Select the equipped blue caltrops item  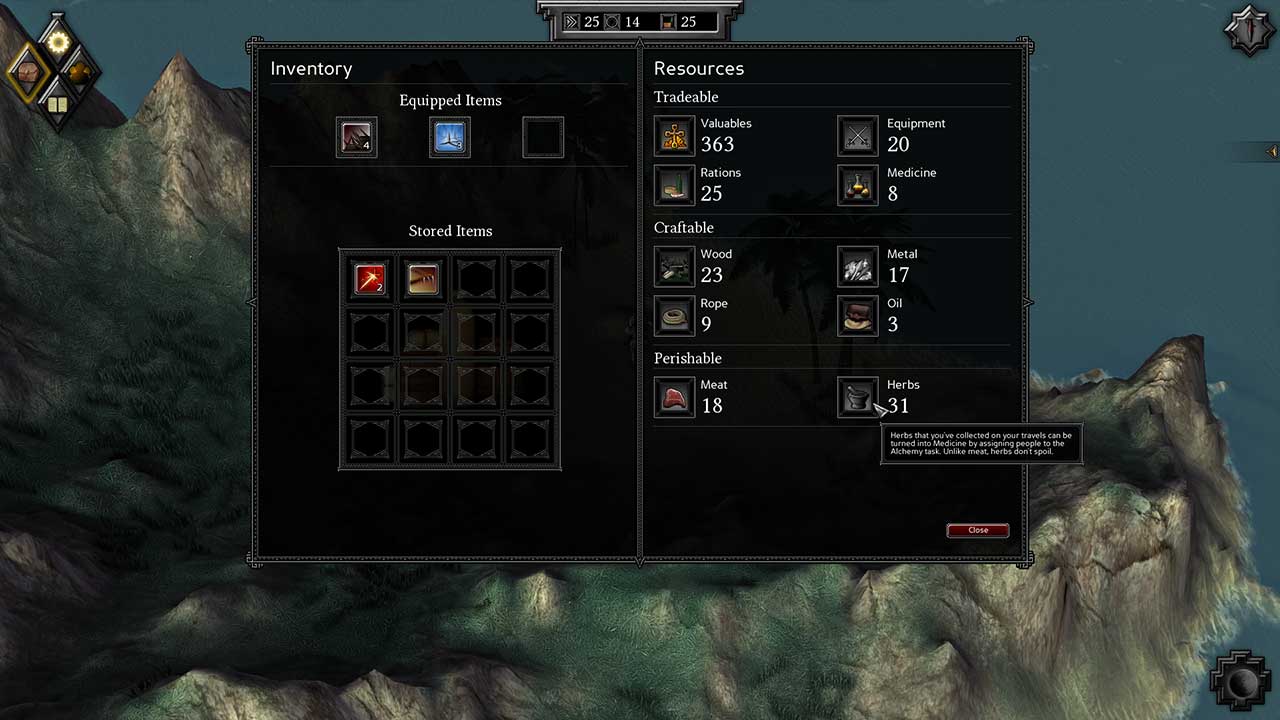pyautogui.click(x=450, y=138)
